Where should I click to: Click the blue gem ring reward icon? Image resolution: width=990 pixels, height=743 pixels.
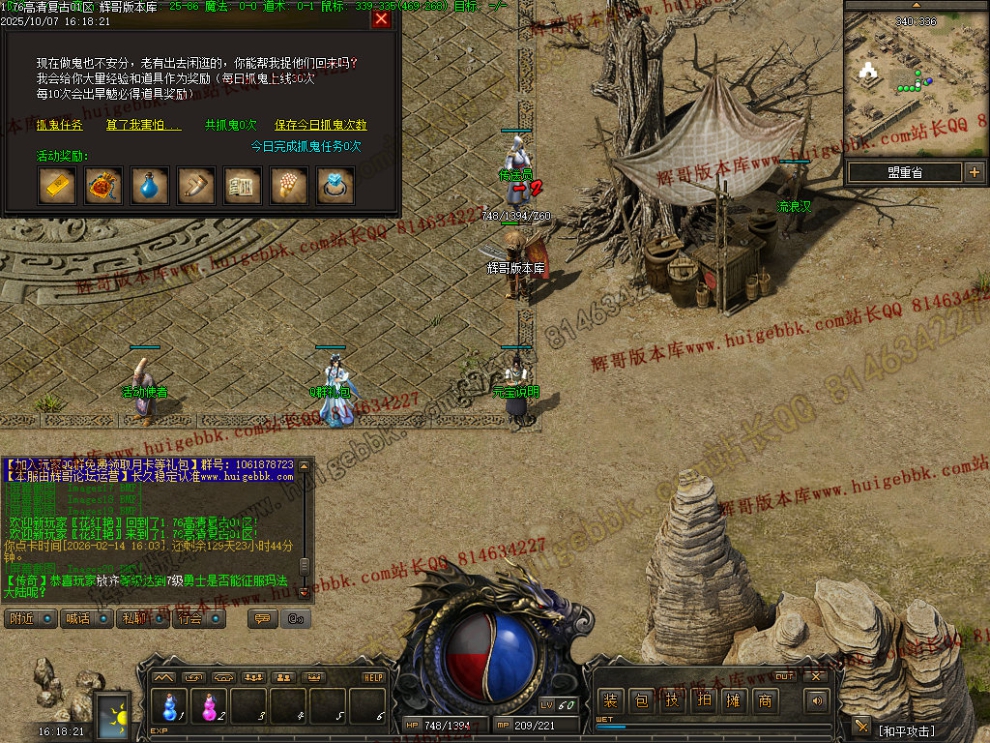pos(335,186)
